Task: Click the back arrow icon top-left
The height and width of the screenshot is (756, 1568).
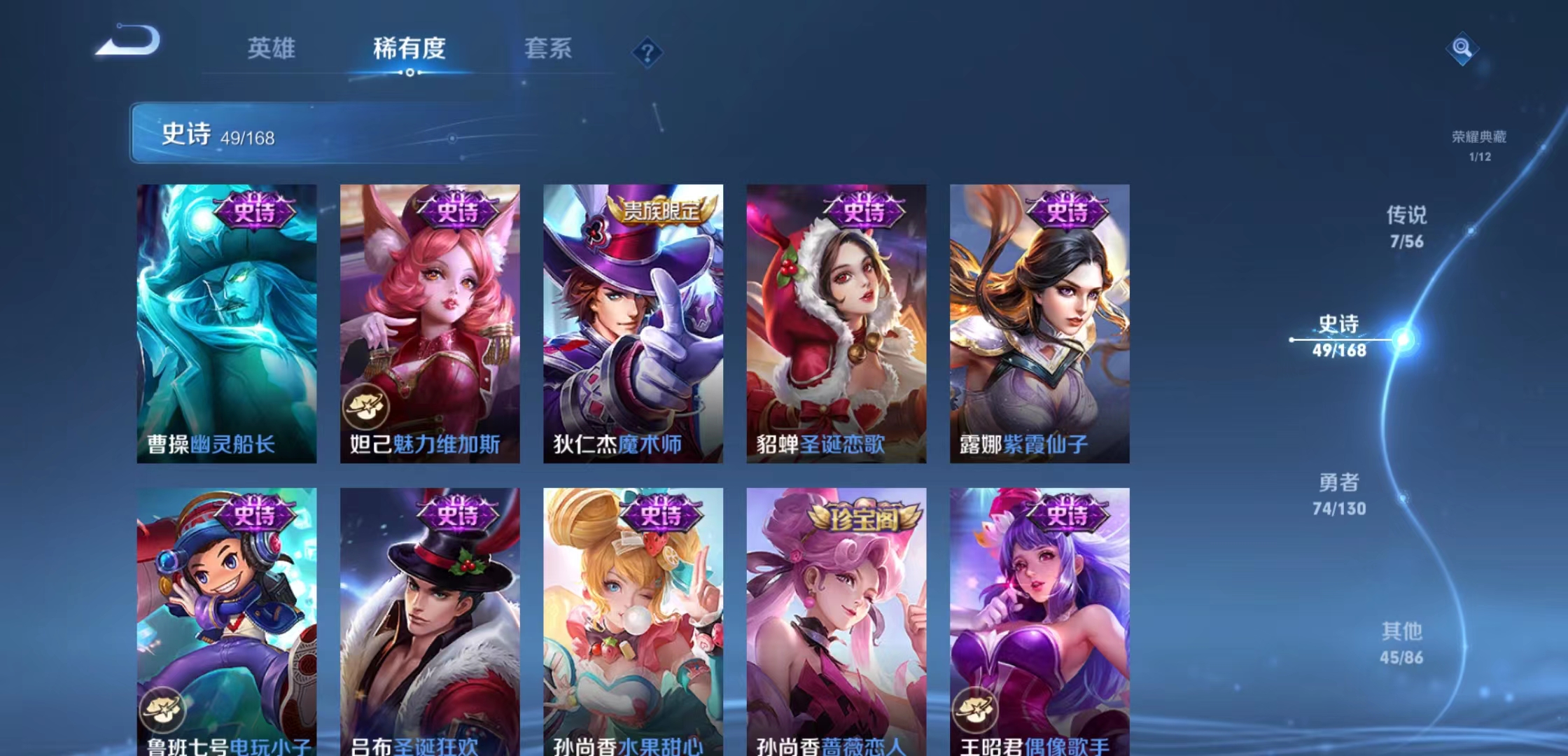Action: pyautogui.click(x=126, y=40)
